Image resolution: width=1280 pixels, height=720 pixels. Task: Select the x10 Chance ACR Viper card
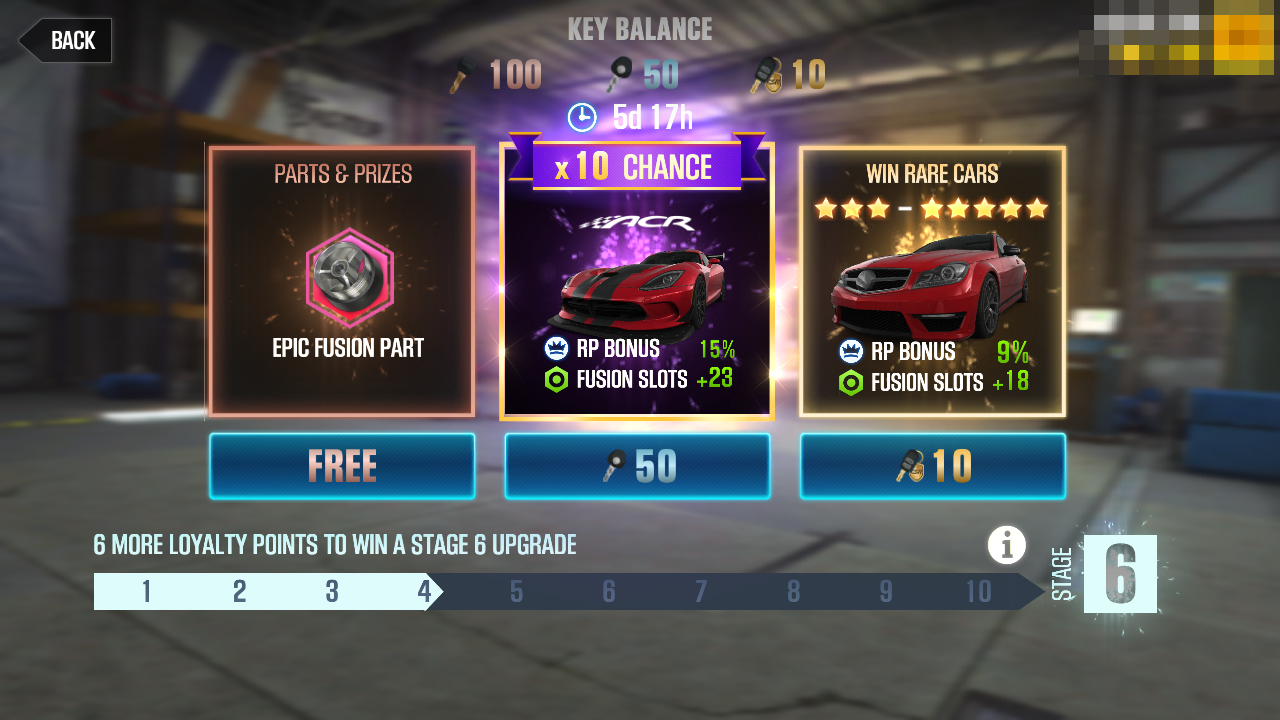point(637,290)
